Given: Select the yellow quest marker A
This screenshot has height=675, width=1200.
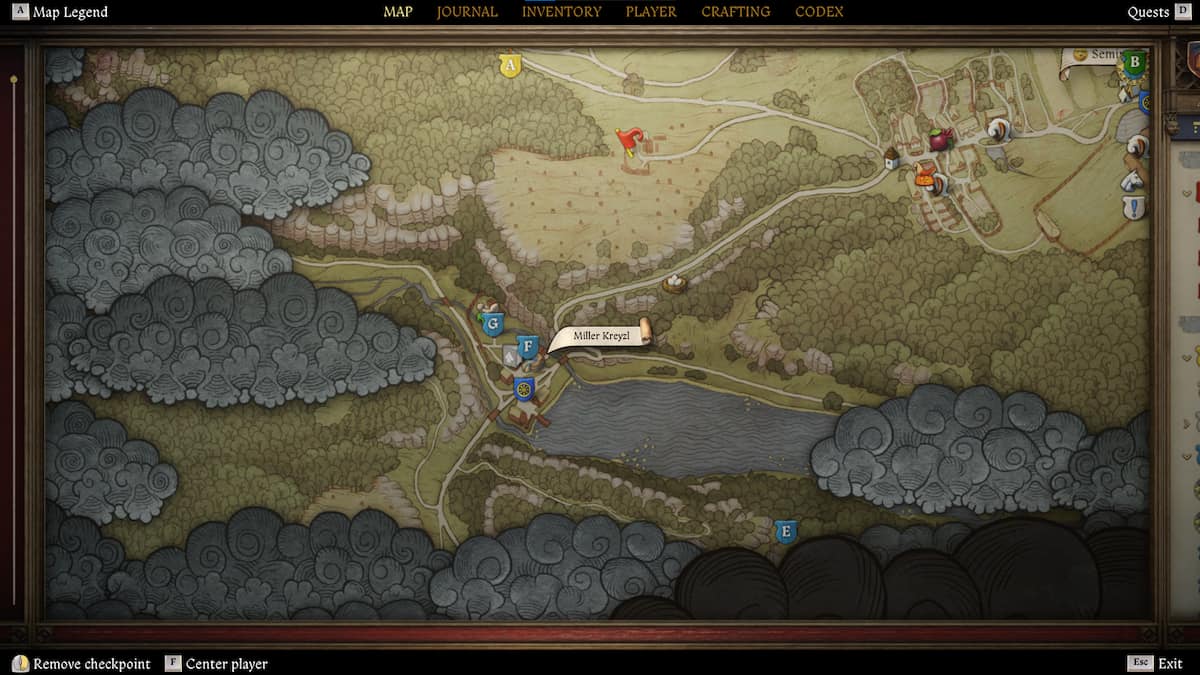Looking at the screenshot, I should coord(510,66).
